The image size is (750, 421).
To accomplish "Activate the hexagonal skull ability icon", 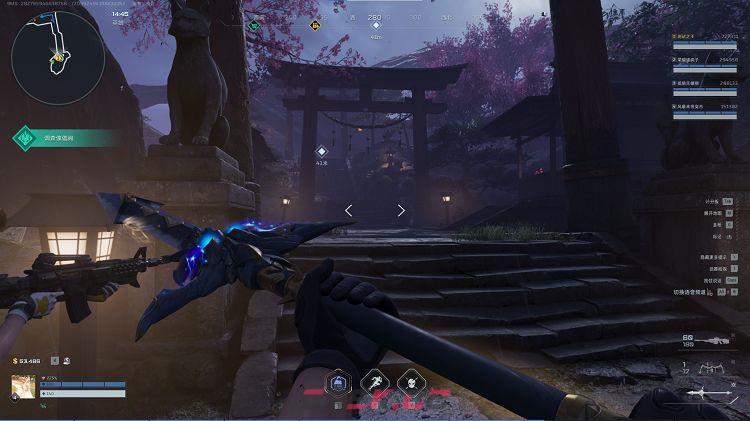I will pyautogui.click(x=409, y=381).
